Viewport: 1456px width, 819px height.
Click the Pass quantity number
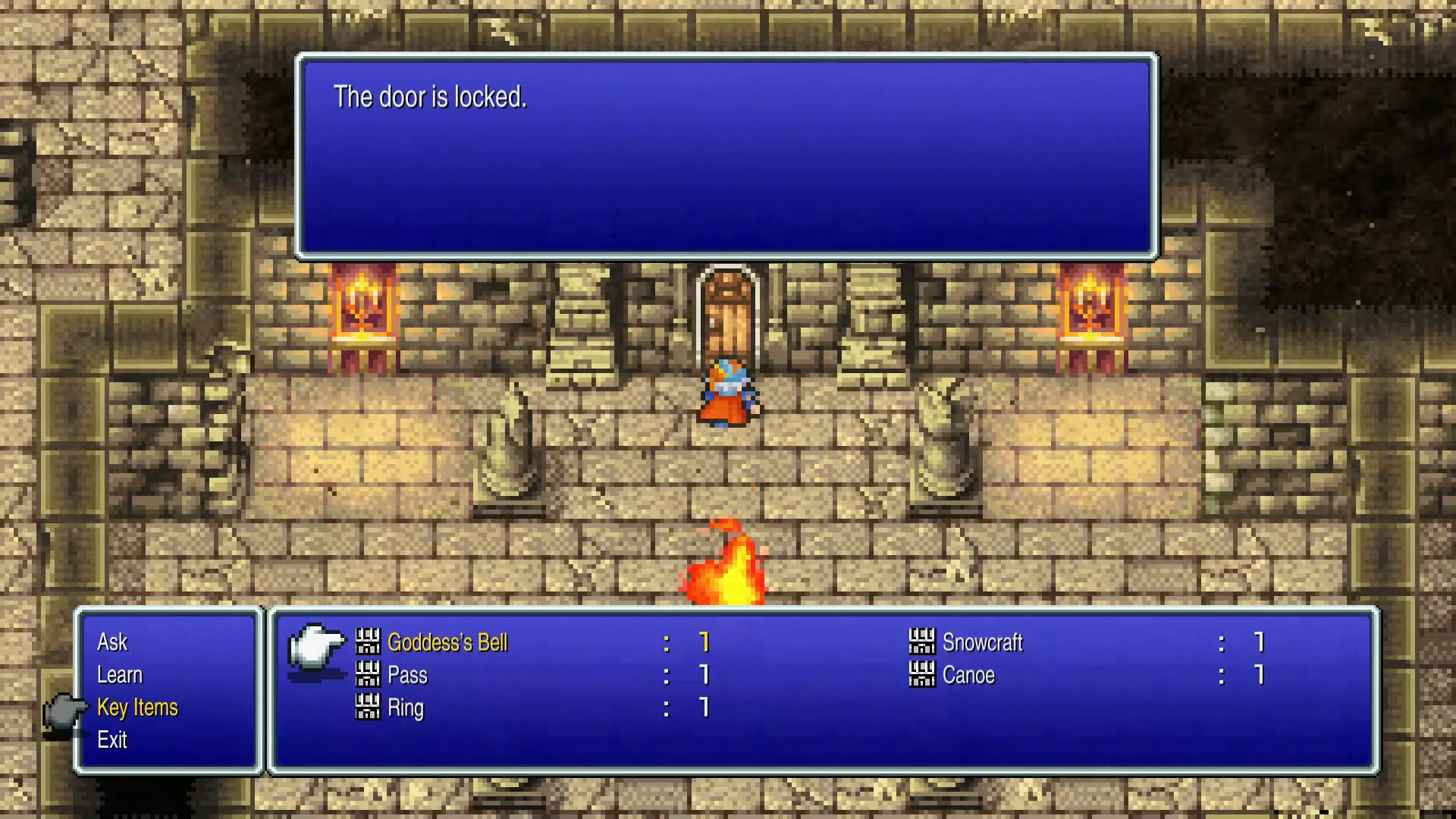tap(704, 675)
